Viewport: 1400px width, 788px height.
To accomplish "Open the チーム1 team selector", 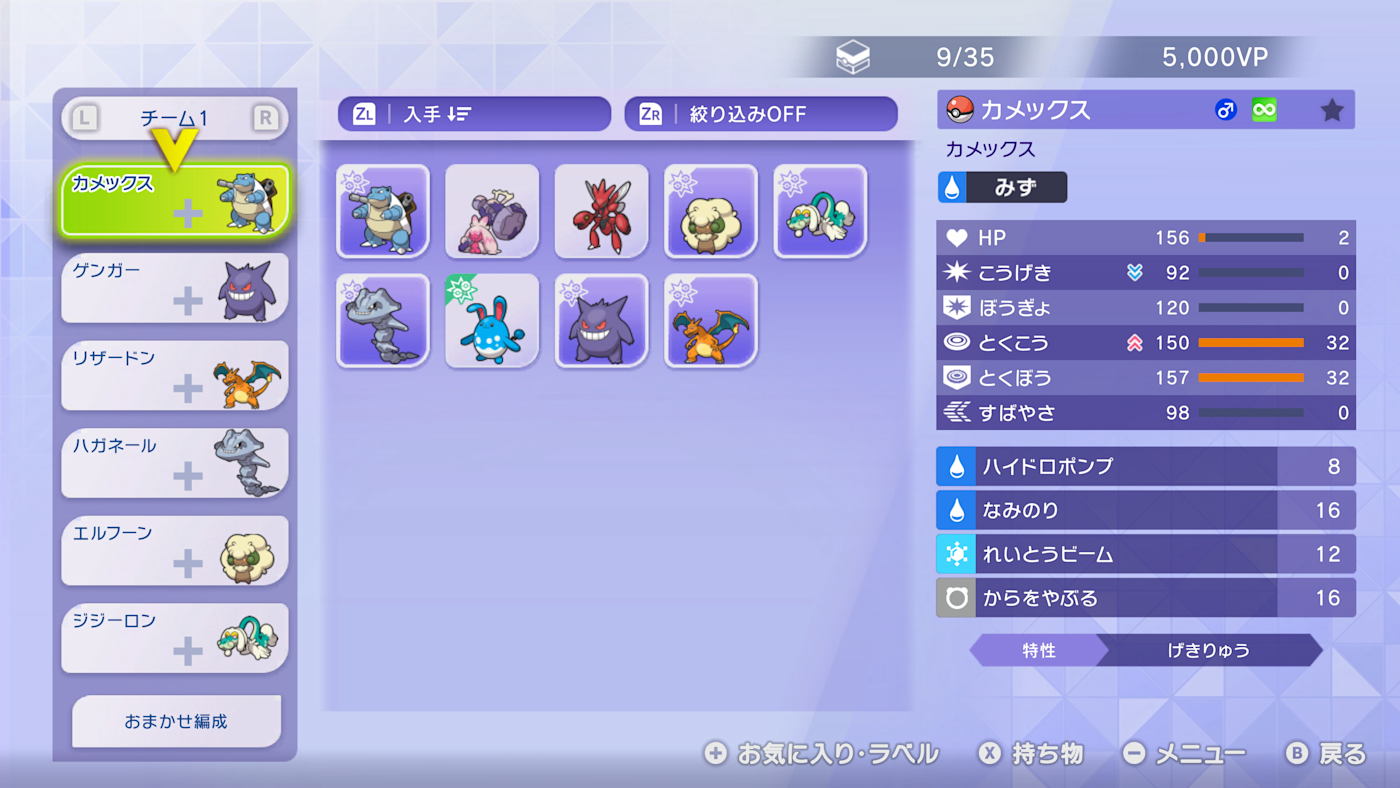I will tap(175, 117).
